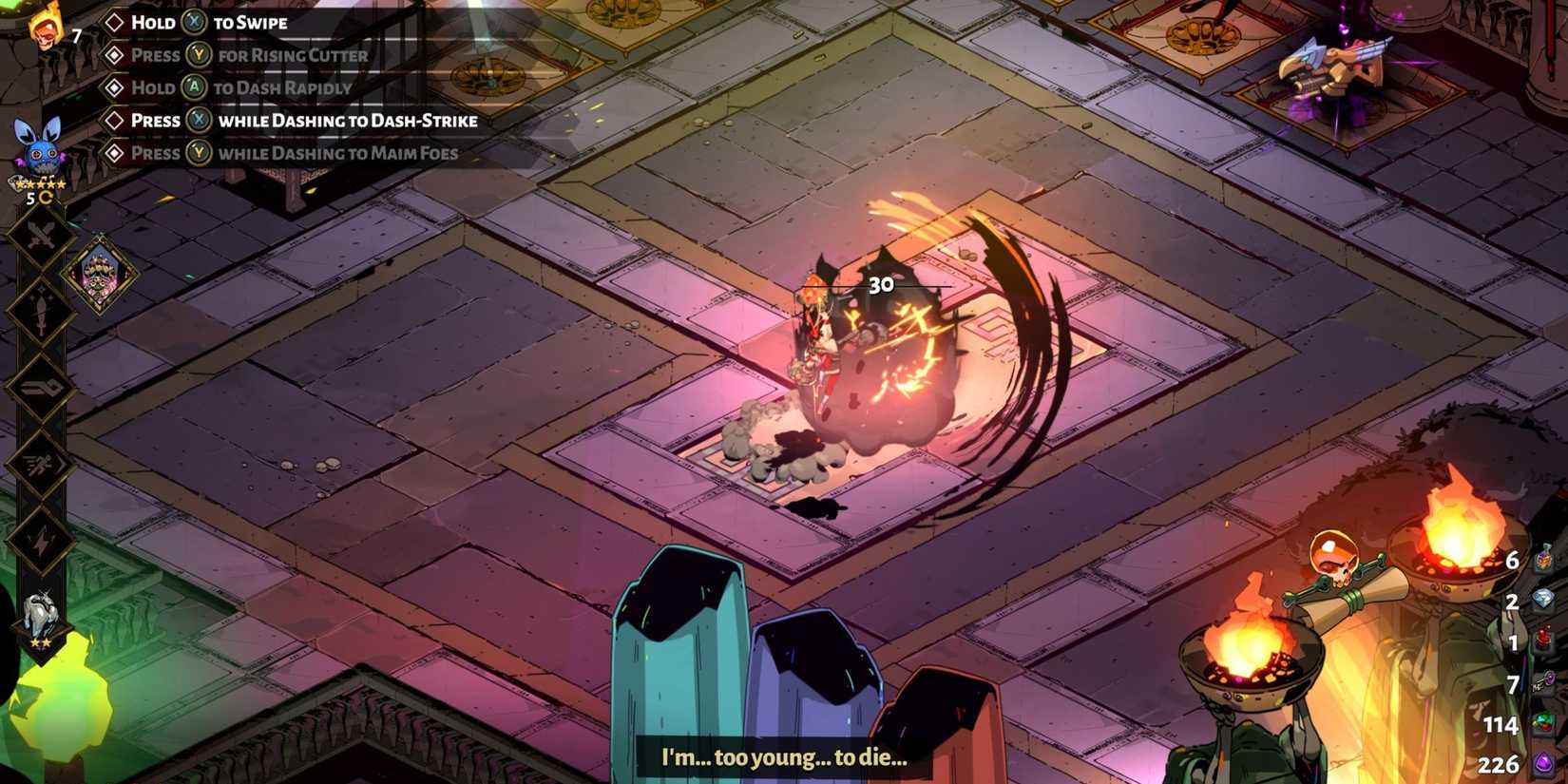This screenshot has width=1568, height=784.
Task: Open the crossed swords Attack slot
Action: pos(41,237)
